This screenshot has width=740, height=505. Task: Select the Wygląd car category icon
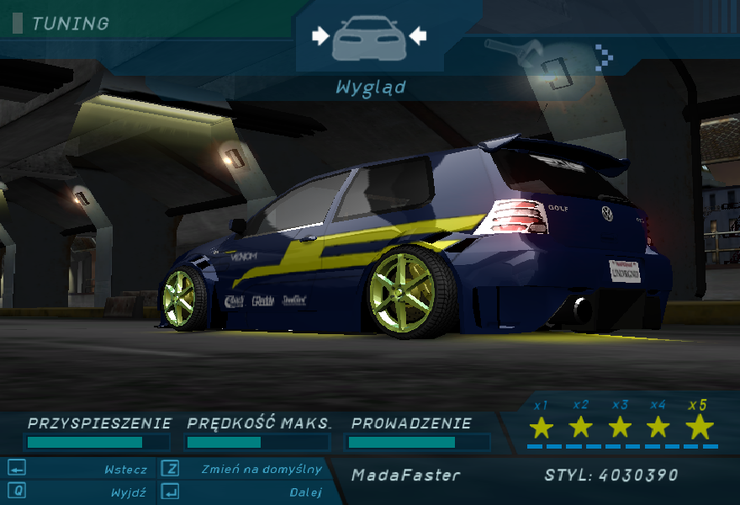tap(369, 38)
